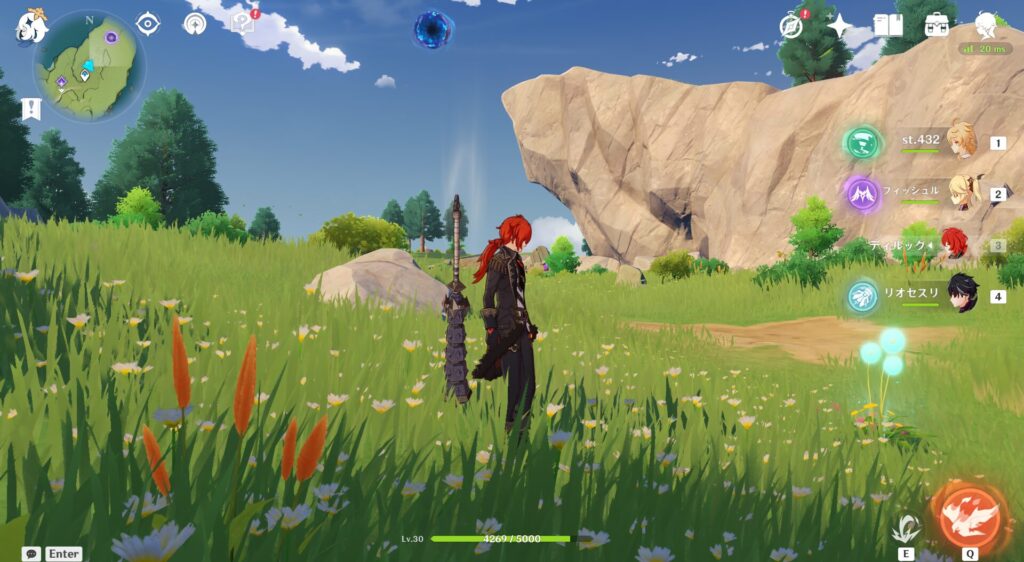Open the Paimon menu
The width and height of the screenshot is (1024, 562).
31,25
